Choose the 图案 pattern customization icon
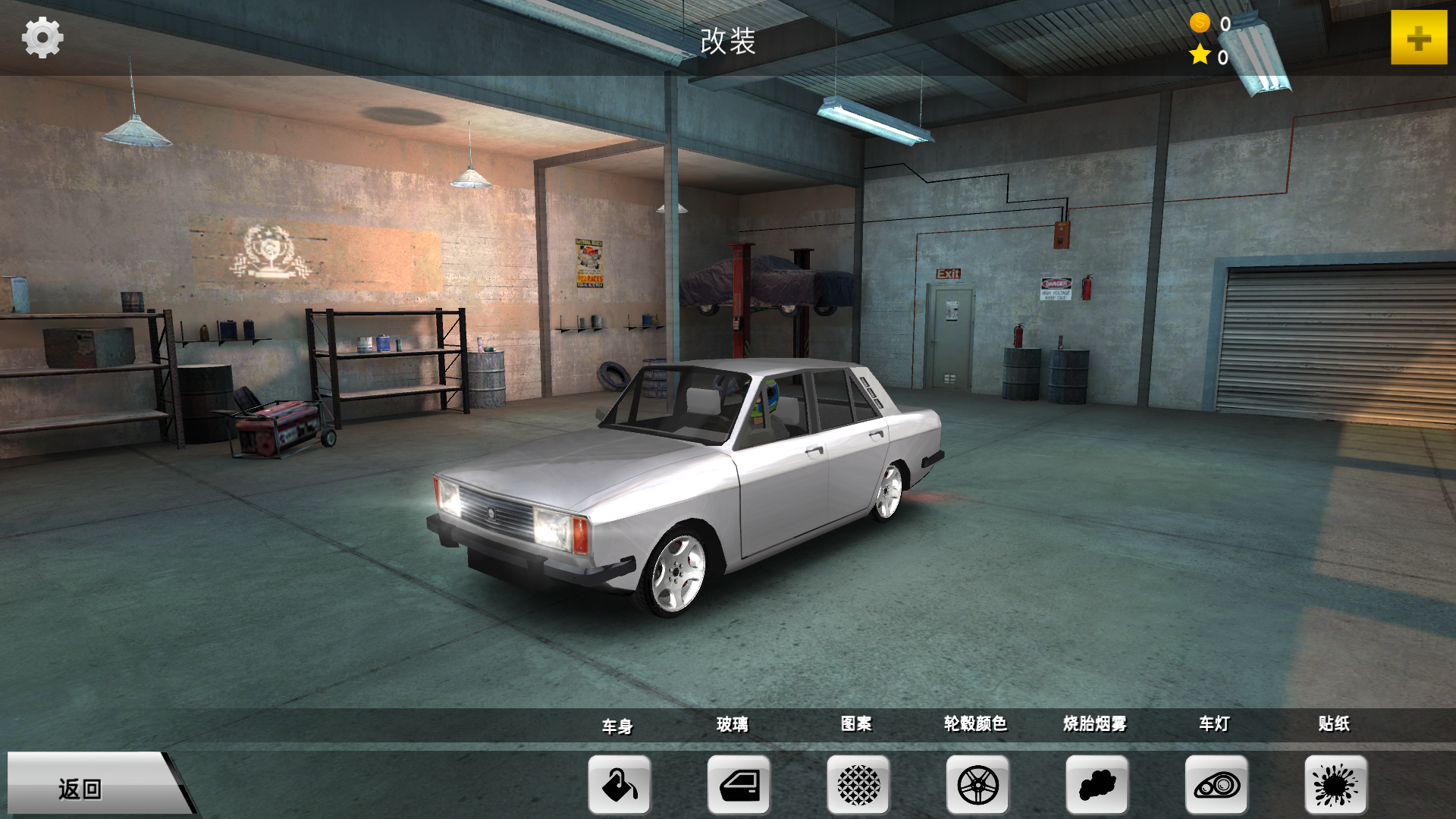The width and height of the screenshot is (1456, 819). coord(858,785)
